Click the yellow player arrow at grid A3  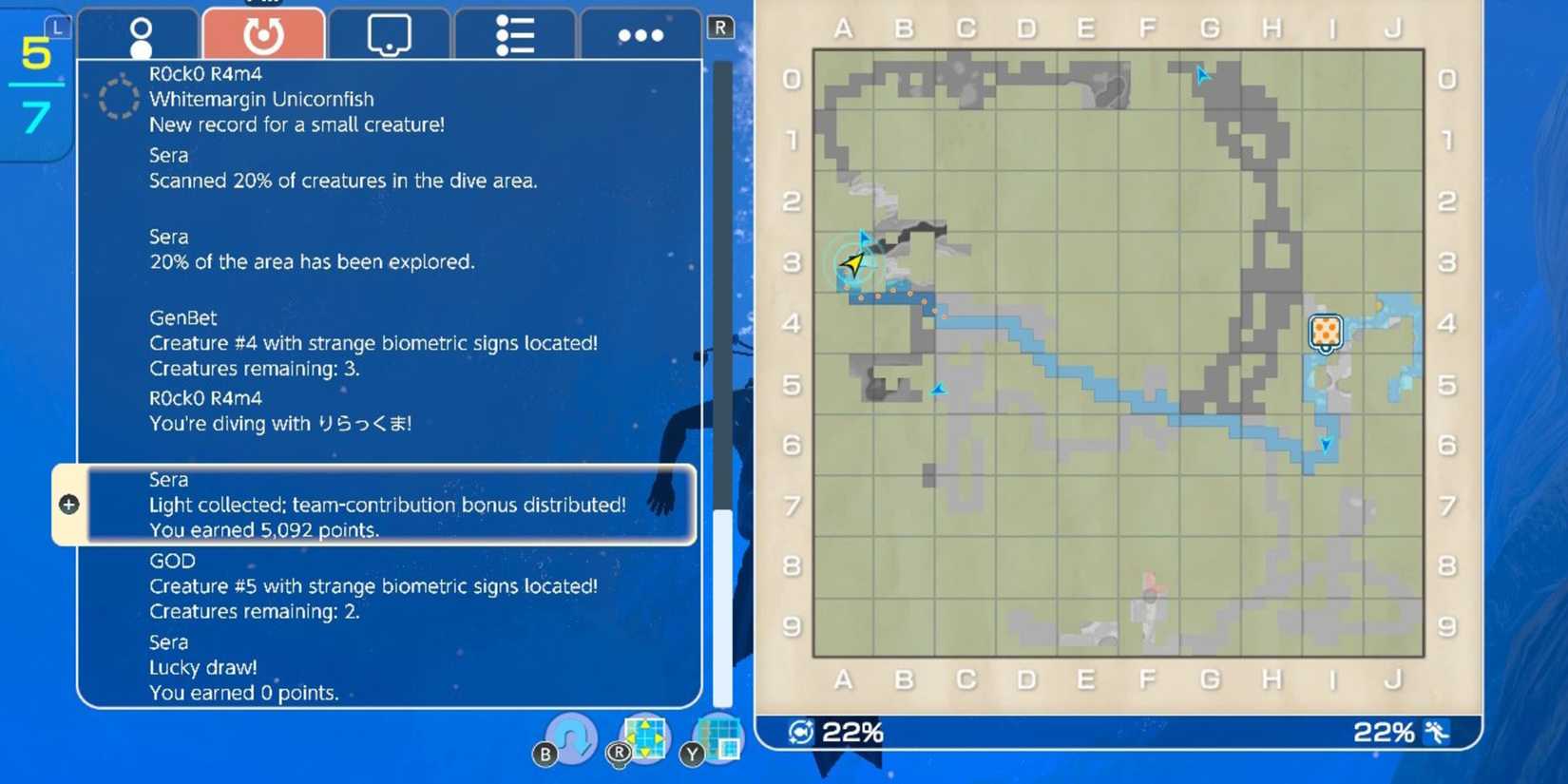tap(852, 261)
